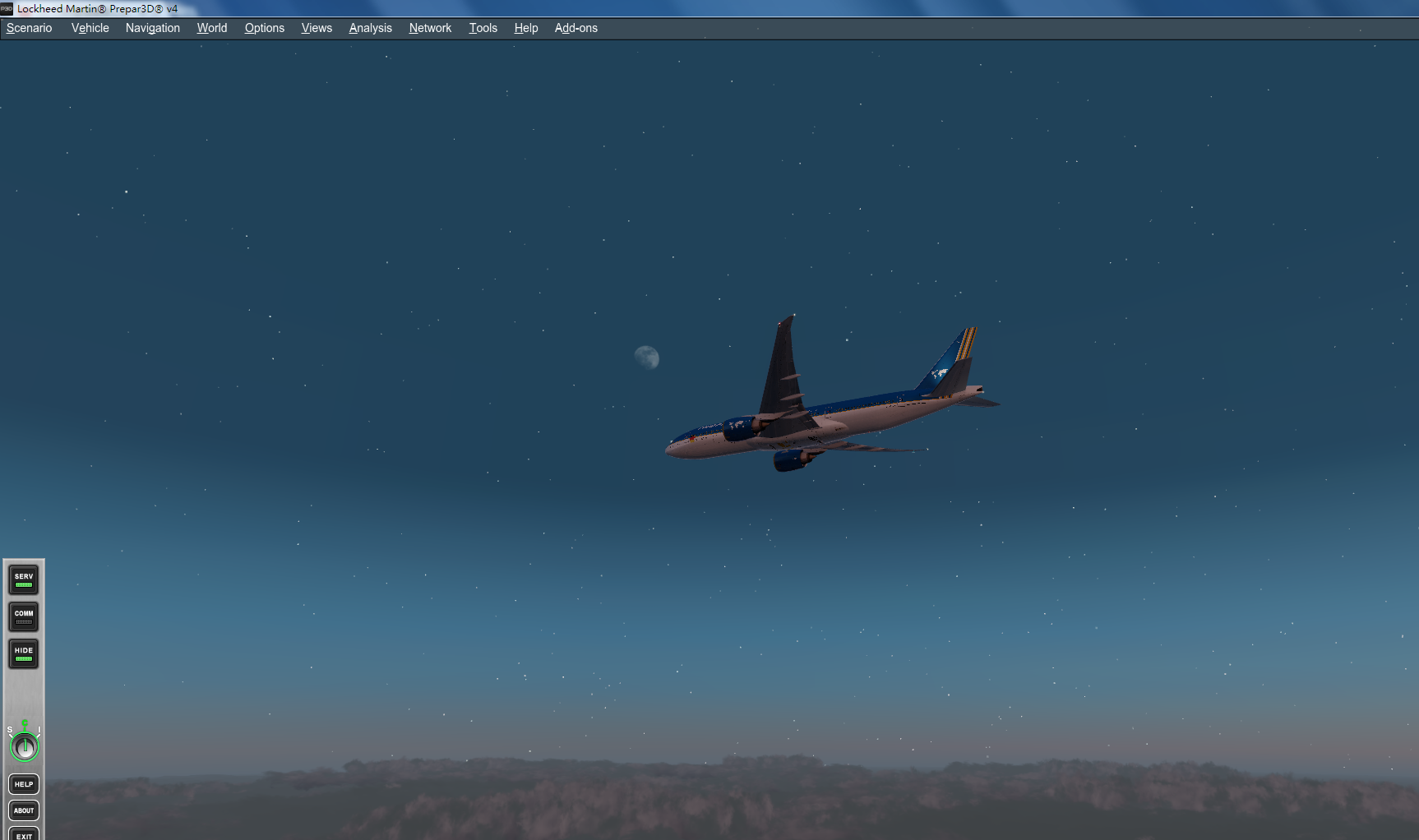Open the Network menu
This screenshot has width=1419, height=840.
[430, 27]
